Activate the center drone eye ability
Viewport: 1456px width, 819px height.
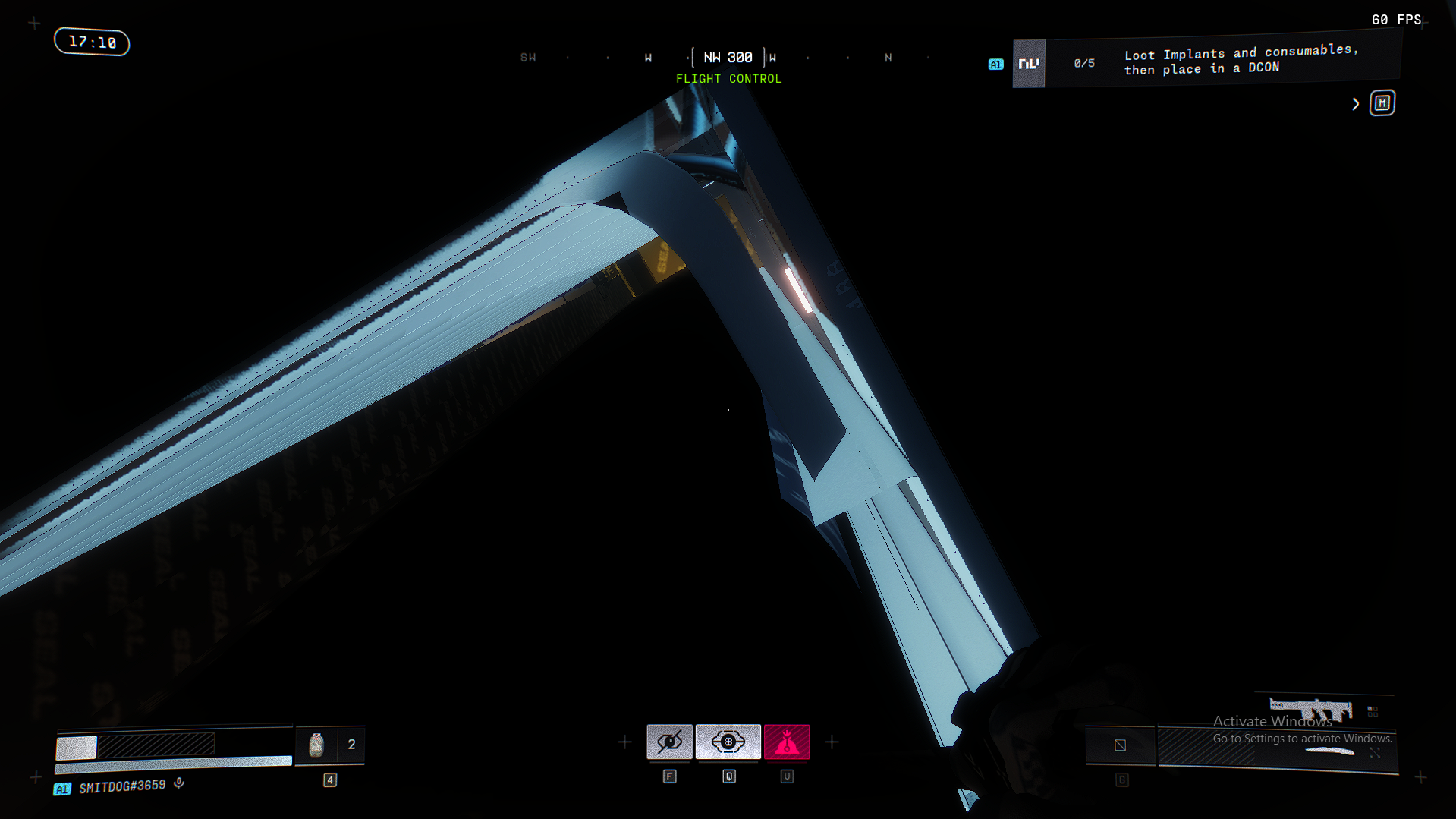(x=728, y=742)
